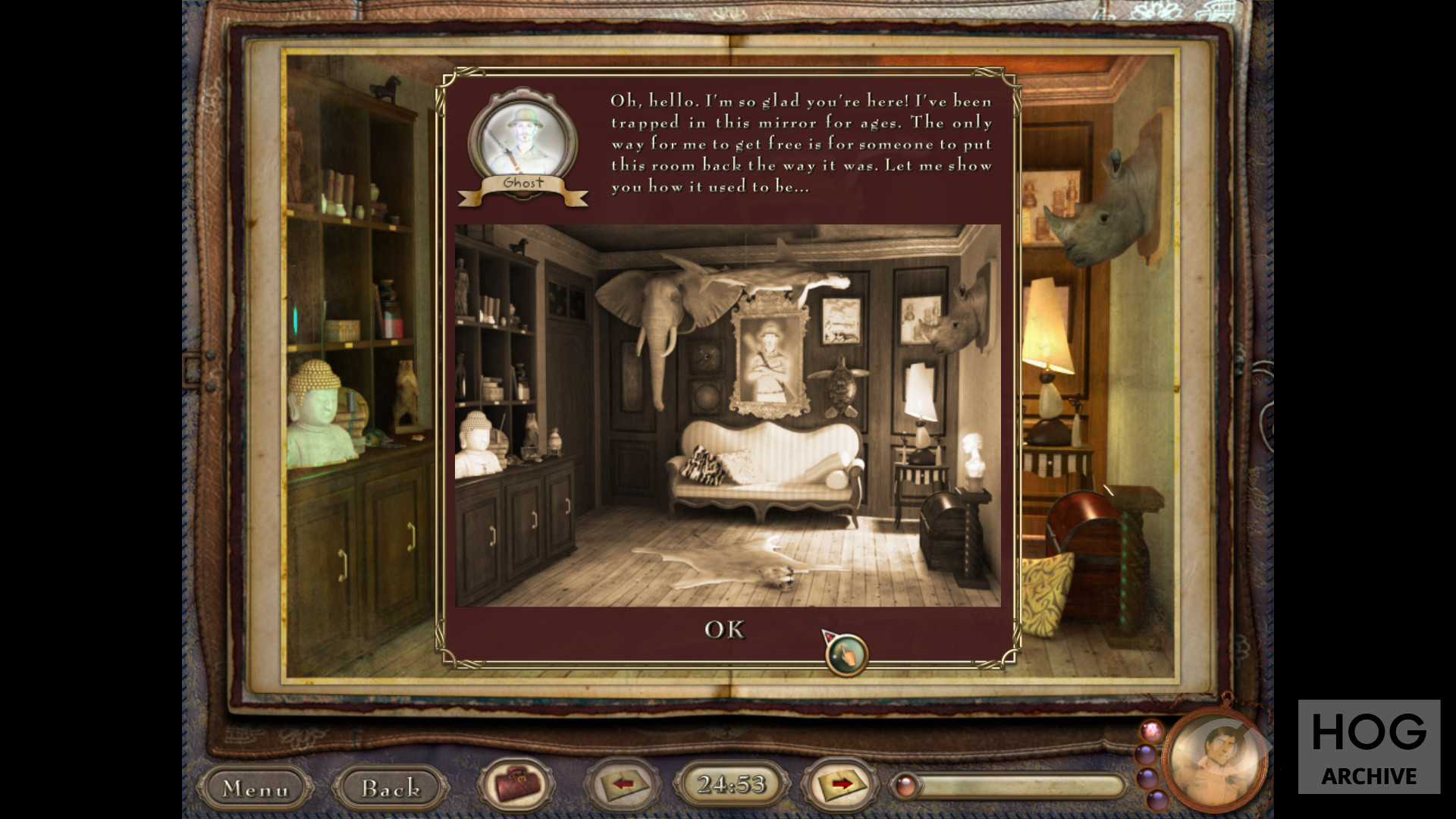Viewport: 1456px width, 819px height.
Task: View the sepia reference room picture
Action: tap(727, 415)
